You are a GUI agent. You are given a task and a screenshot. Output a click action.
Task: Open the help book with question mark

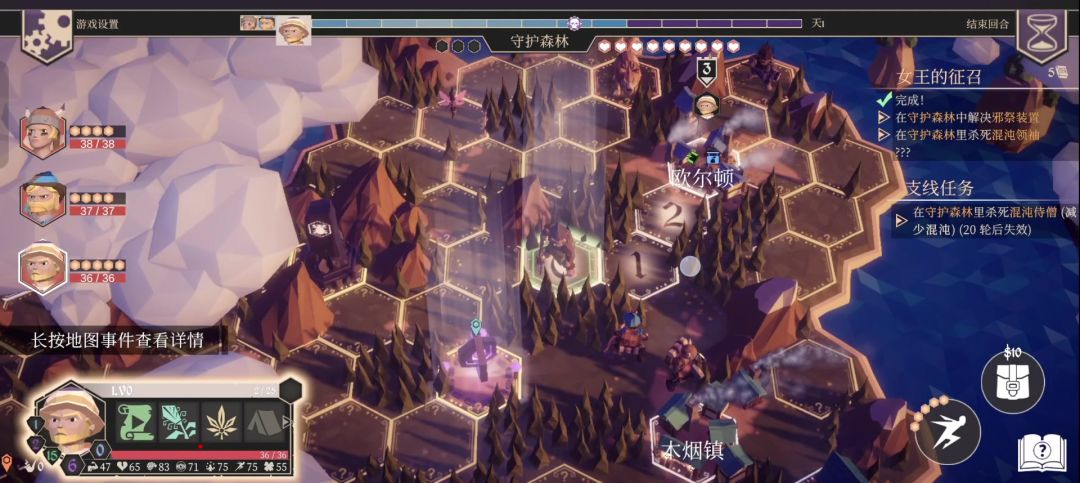(x=1041, y=453)
